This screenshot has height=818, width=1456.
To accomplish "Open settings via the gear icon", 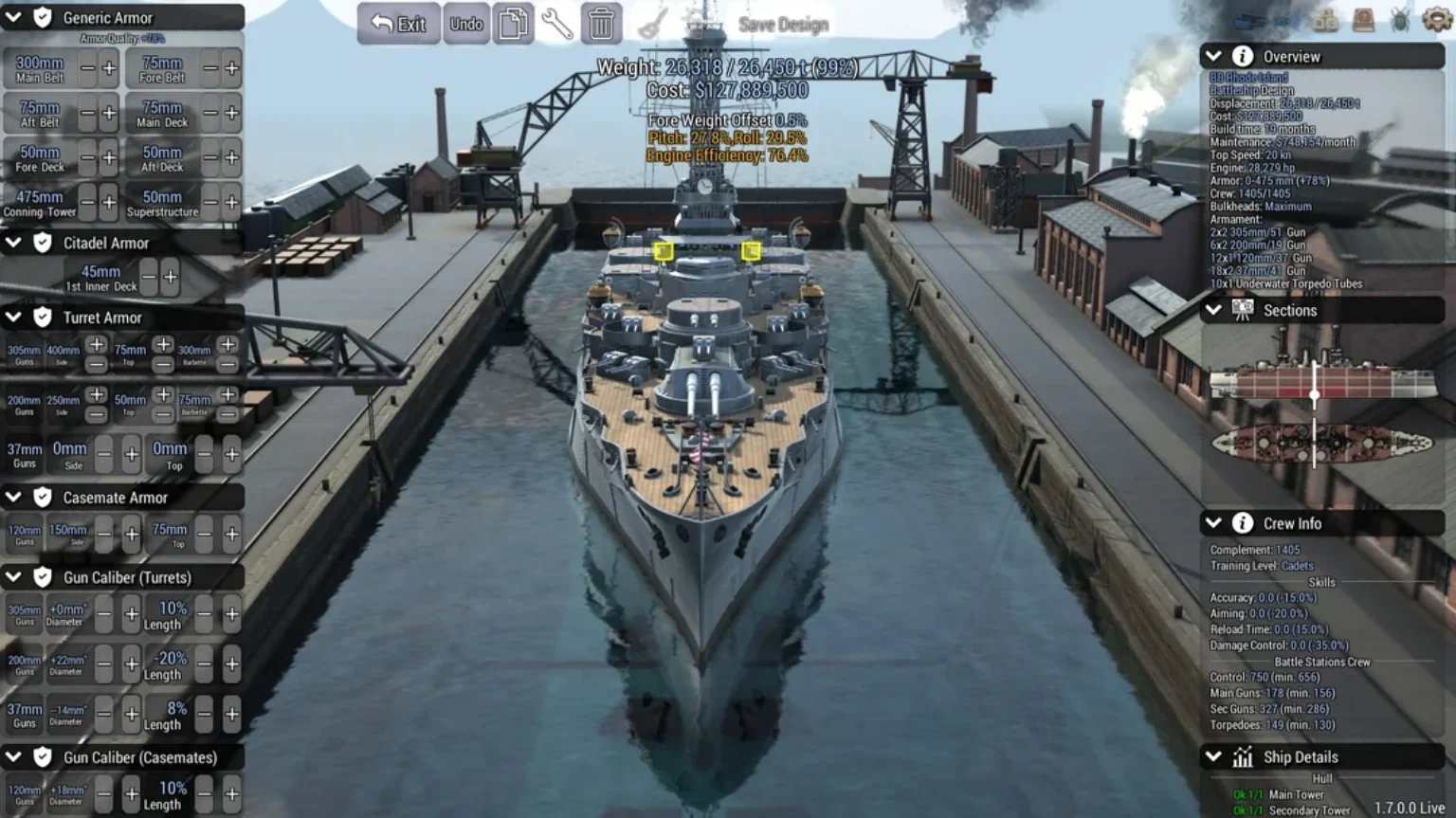I will 1437,20.
